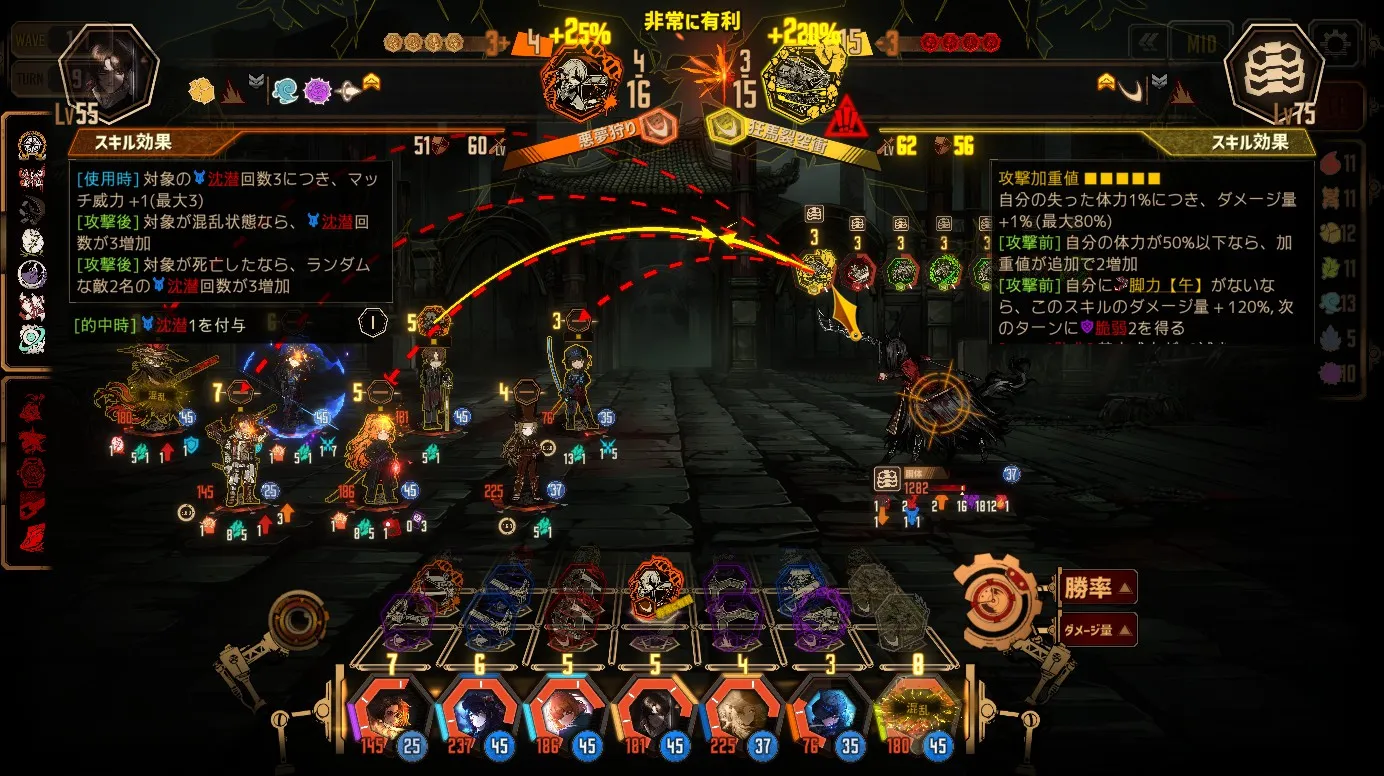Click the double-arrow rewind button
The image size is (1384, 776).
(1146, 44)
